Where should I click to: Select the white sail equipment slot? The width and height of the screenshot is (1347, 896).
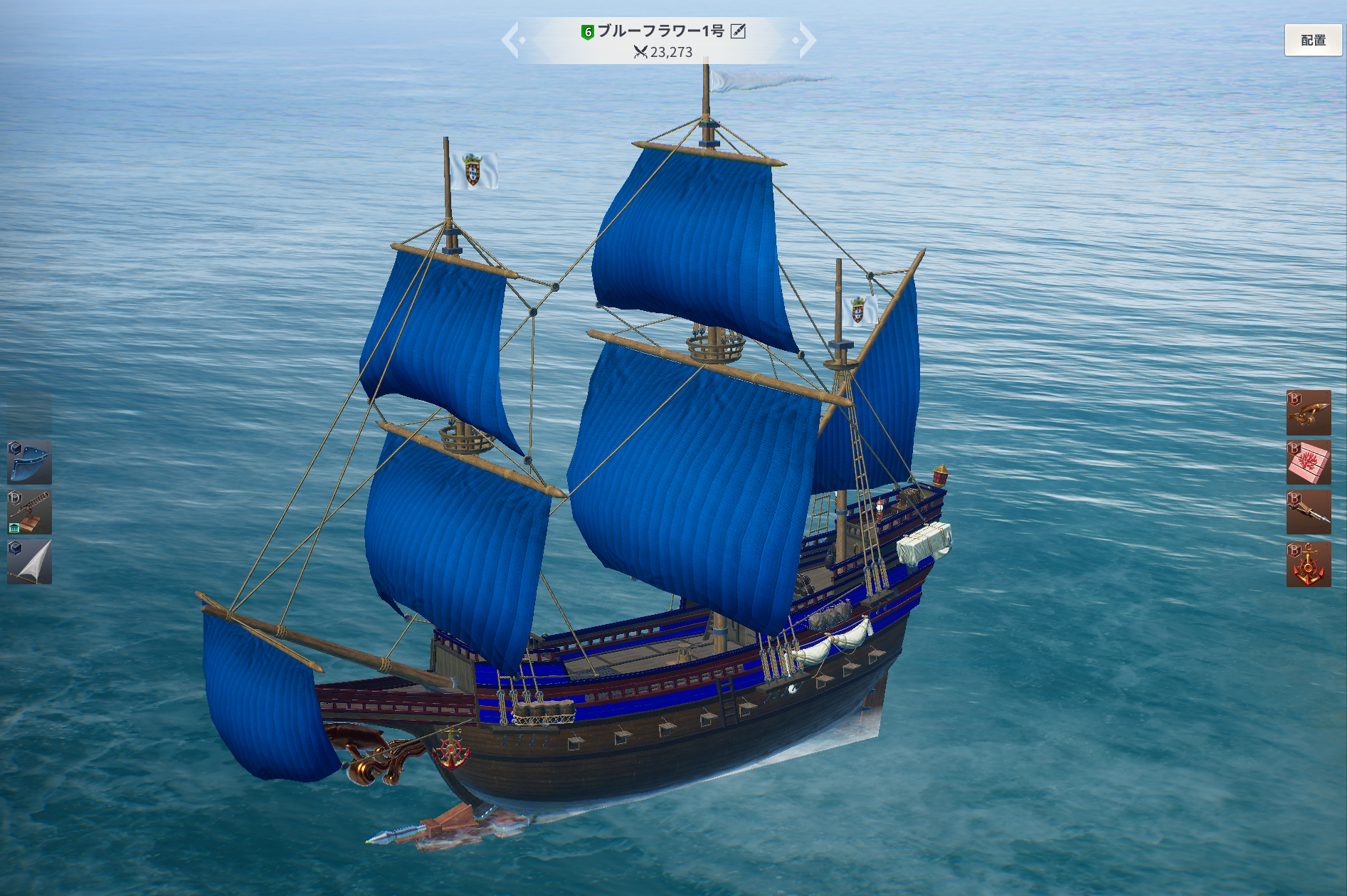coord(30,562)
